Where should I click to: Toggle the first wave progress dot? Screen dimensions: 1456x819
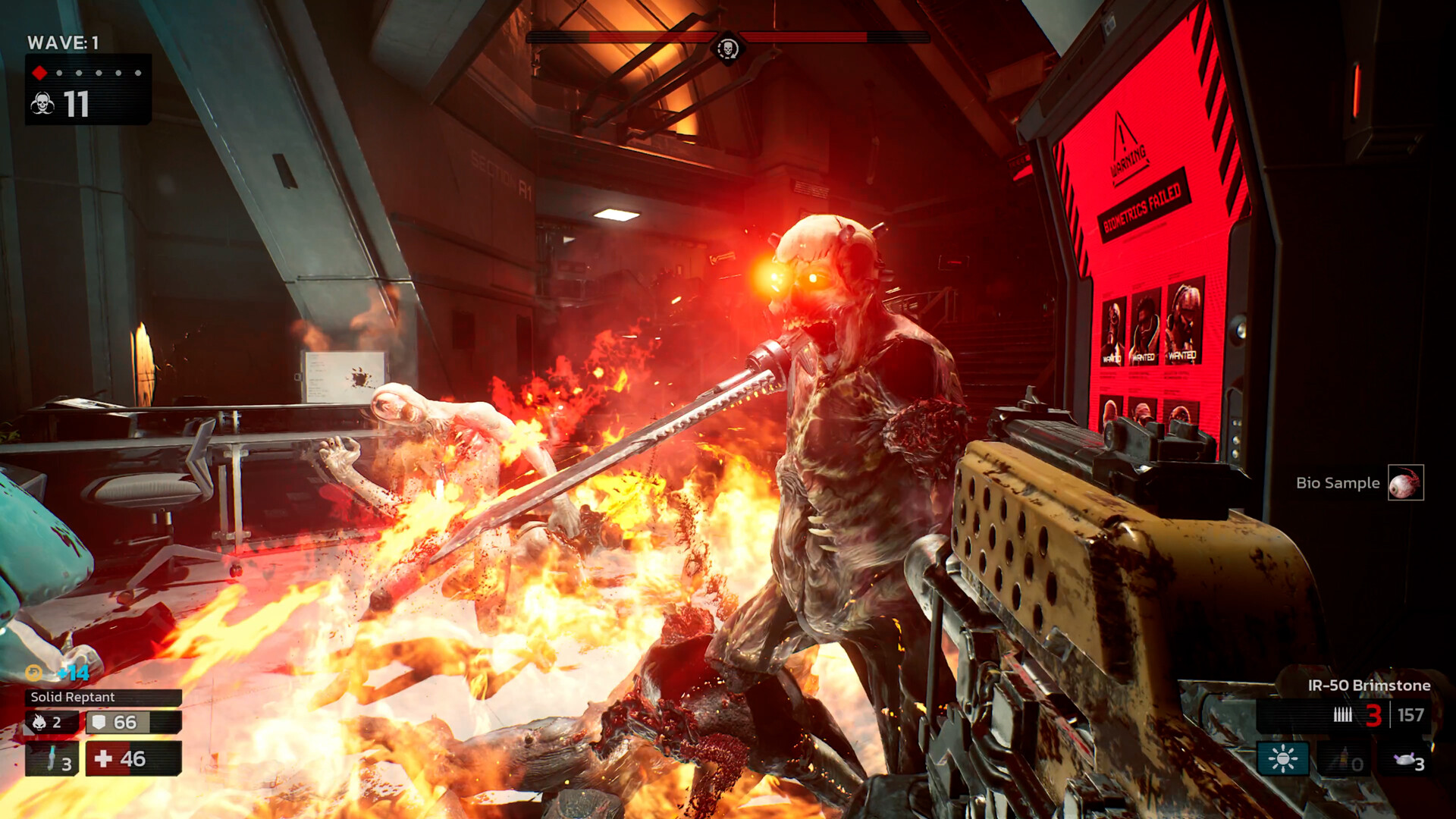(60, 74)
